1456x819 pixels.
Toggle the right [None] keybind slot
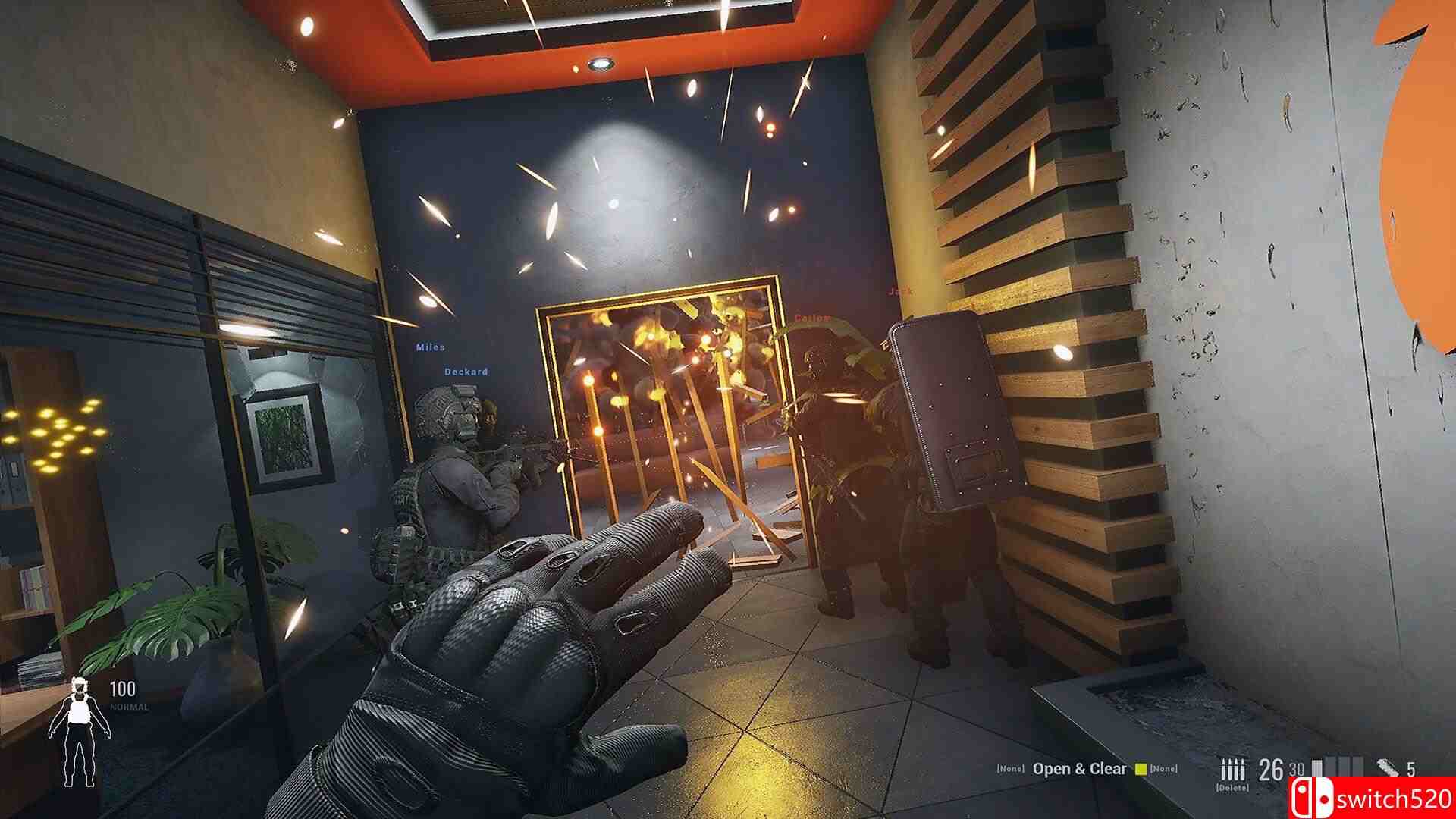(x=1164, y=768)
